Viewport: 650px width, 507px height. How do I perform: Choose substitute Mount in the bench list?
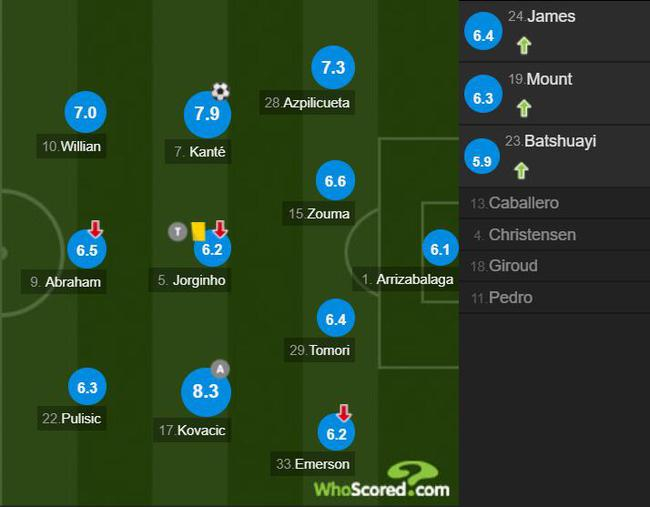click(554, 93)
